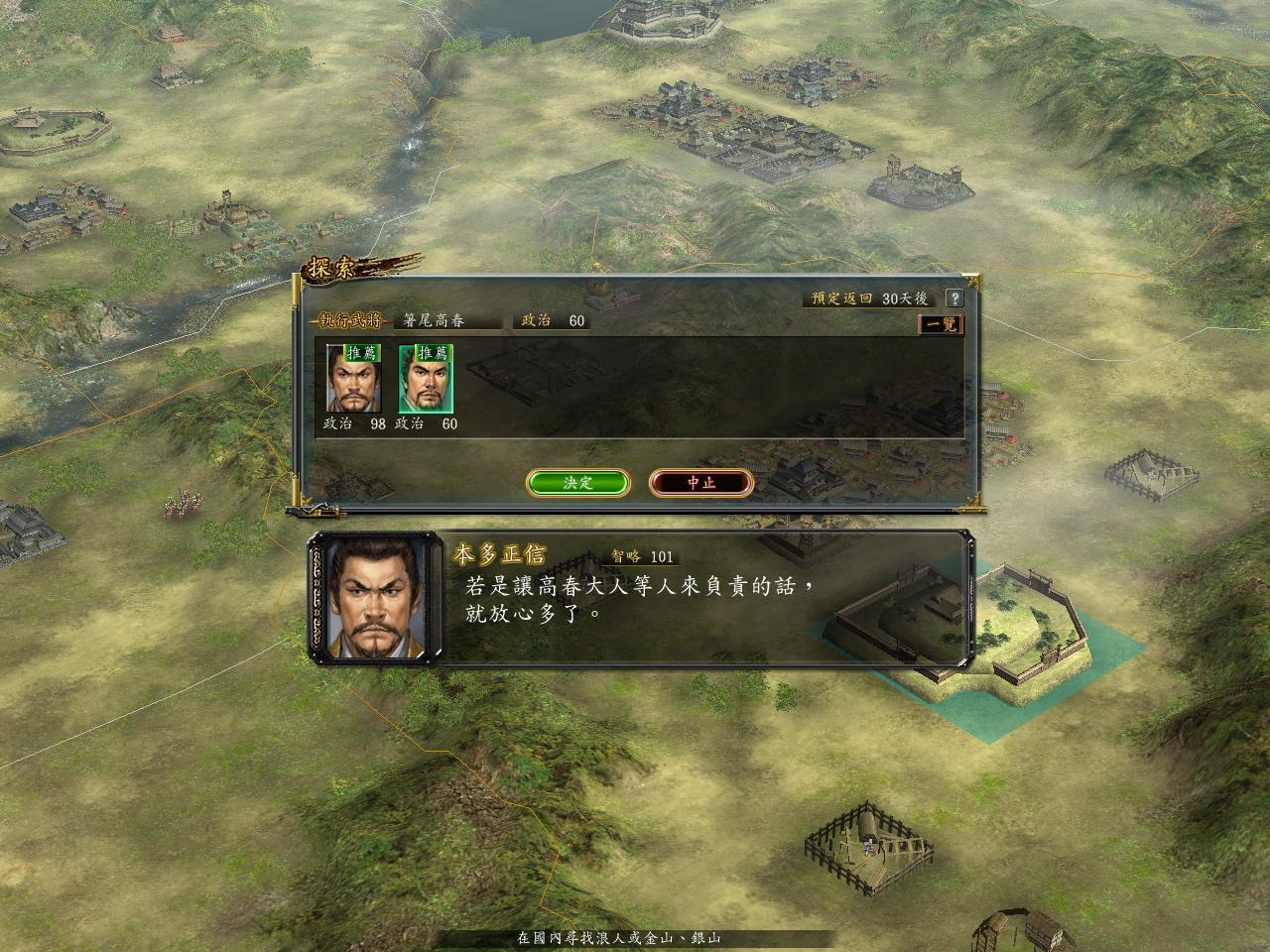
Task: Select the highlighted officer with 政治 60
Action: (x=426, y=378)
